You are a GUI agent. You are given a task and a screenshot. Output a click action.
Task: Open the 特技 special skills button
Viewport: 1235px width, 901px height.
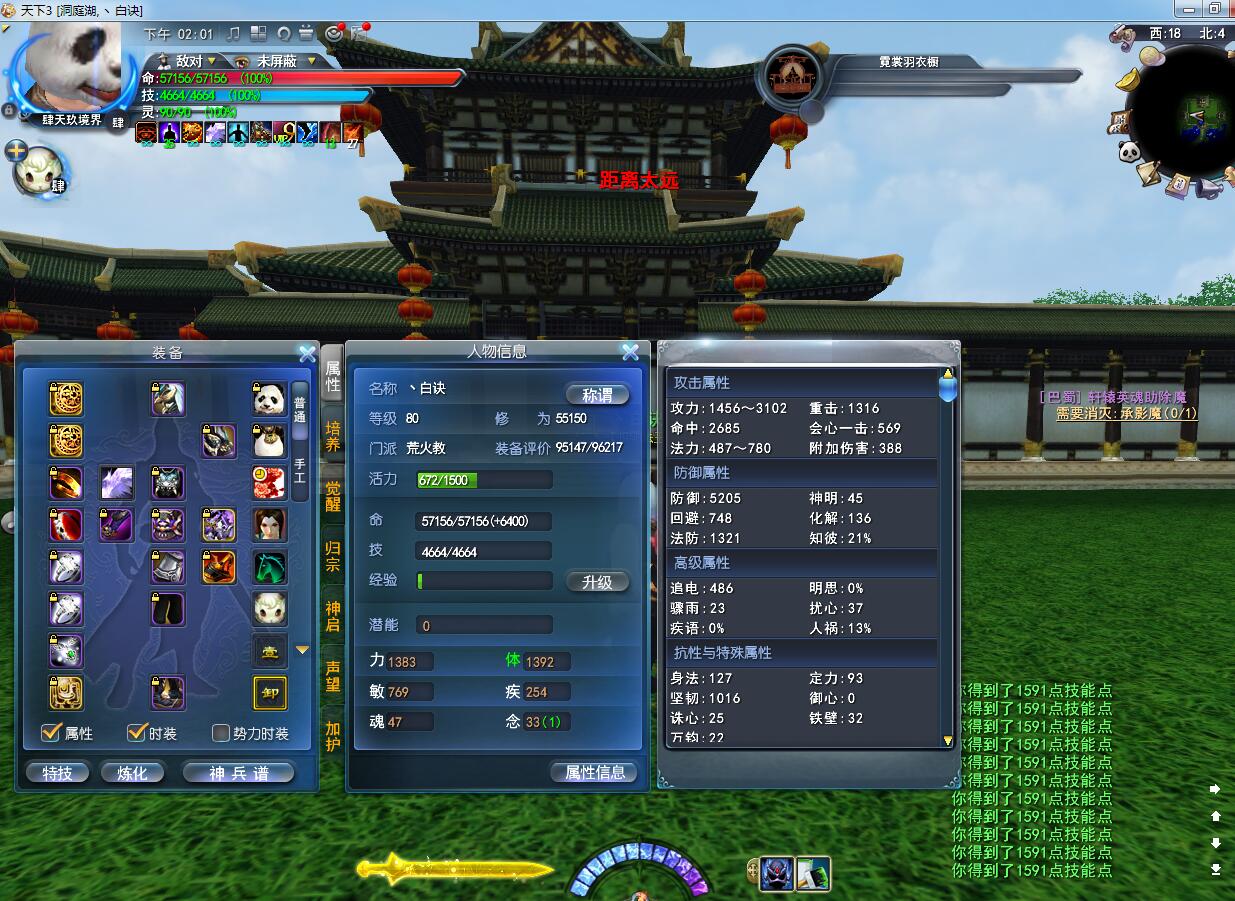point(57,773)
